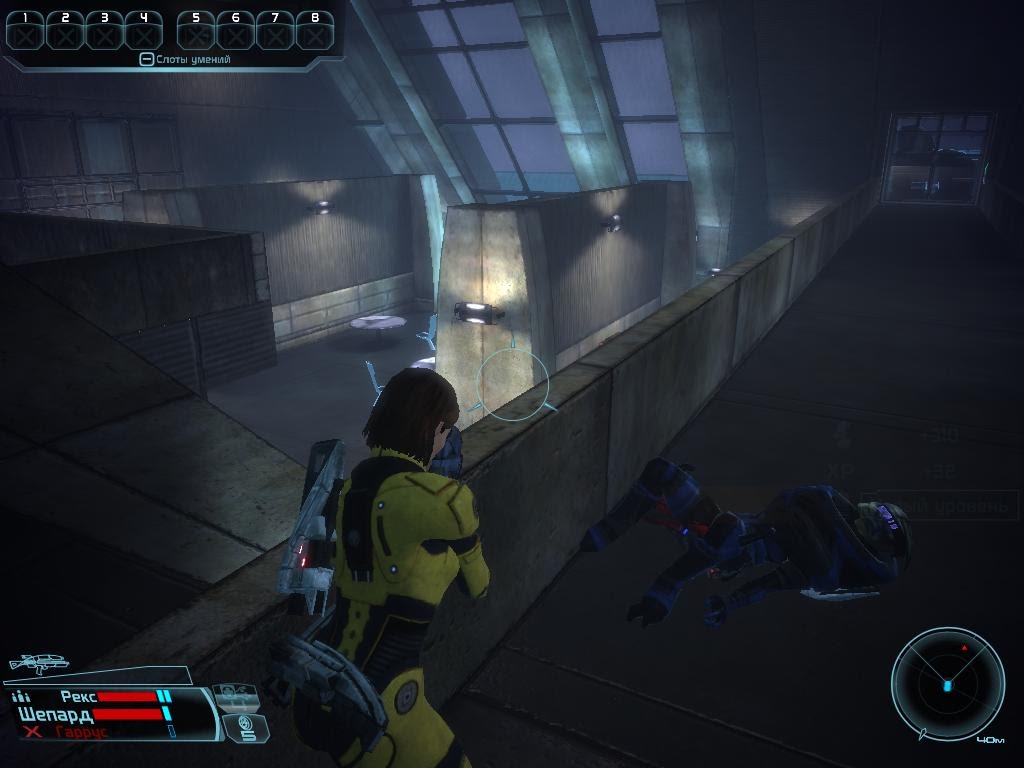
Task: Collapse the Слоты умений skill bar toggle
Action: (x=146, y=60)
